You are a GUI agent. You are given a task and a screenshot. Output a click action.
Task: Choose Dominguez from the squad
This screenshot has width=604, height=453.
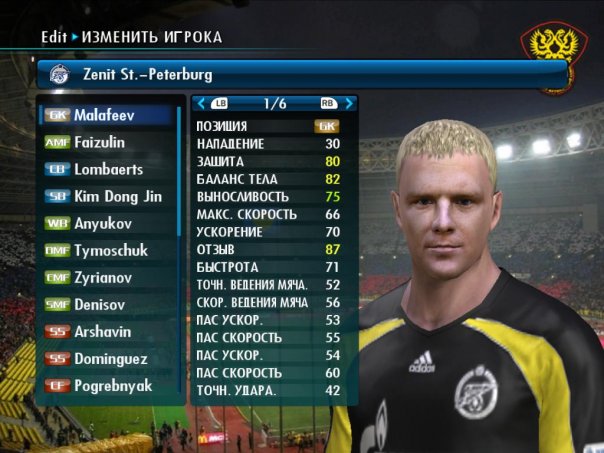(108, 358)
